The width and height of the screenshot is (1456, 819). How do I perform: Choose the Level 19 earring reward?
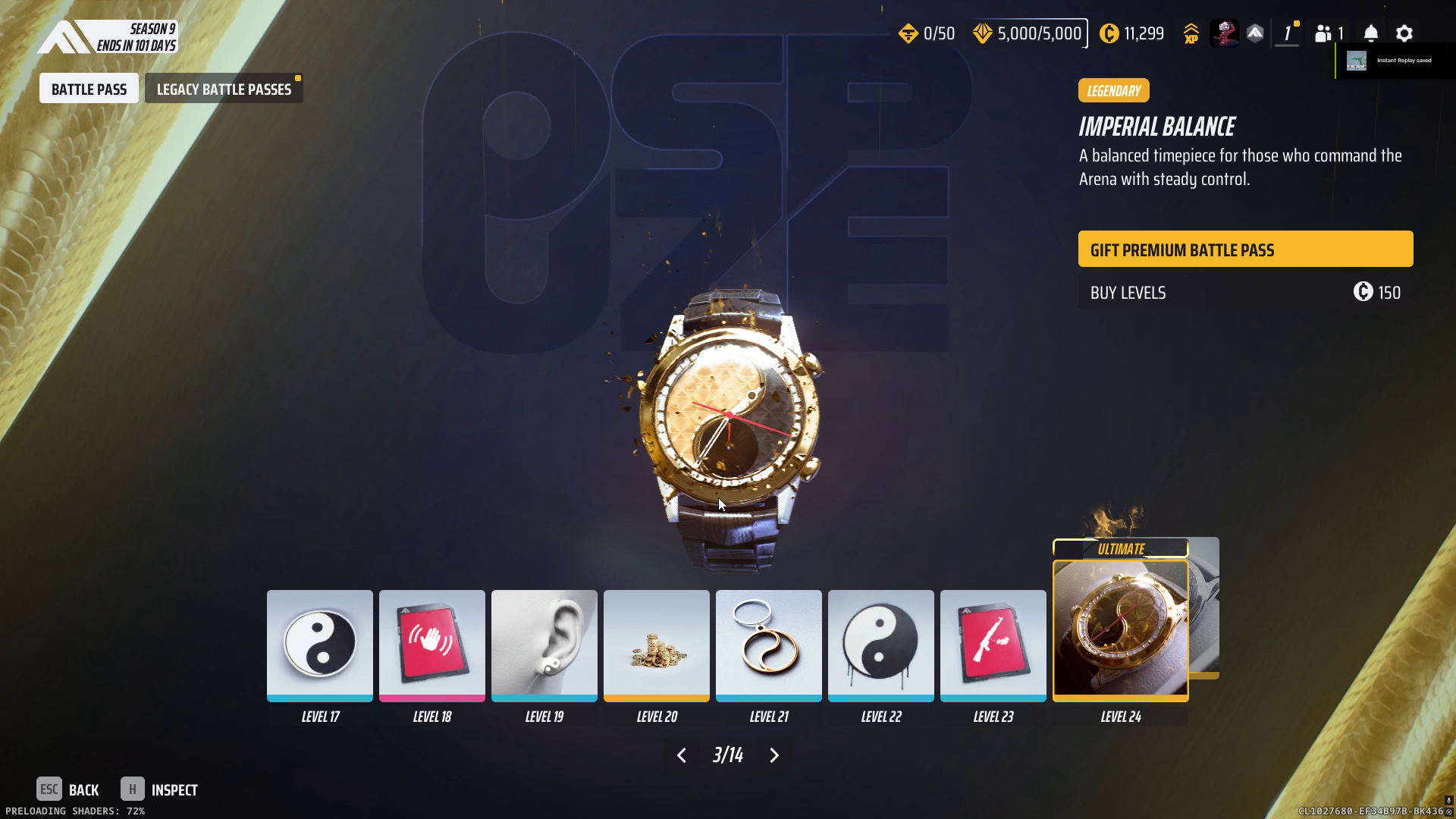coord(544,645)
